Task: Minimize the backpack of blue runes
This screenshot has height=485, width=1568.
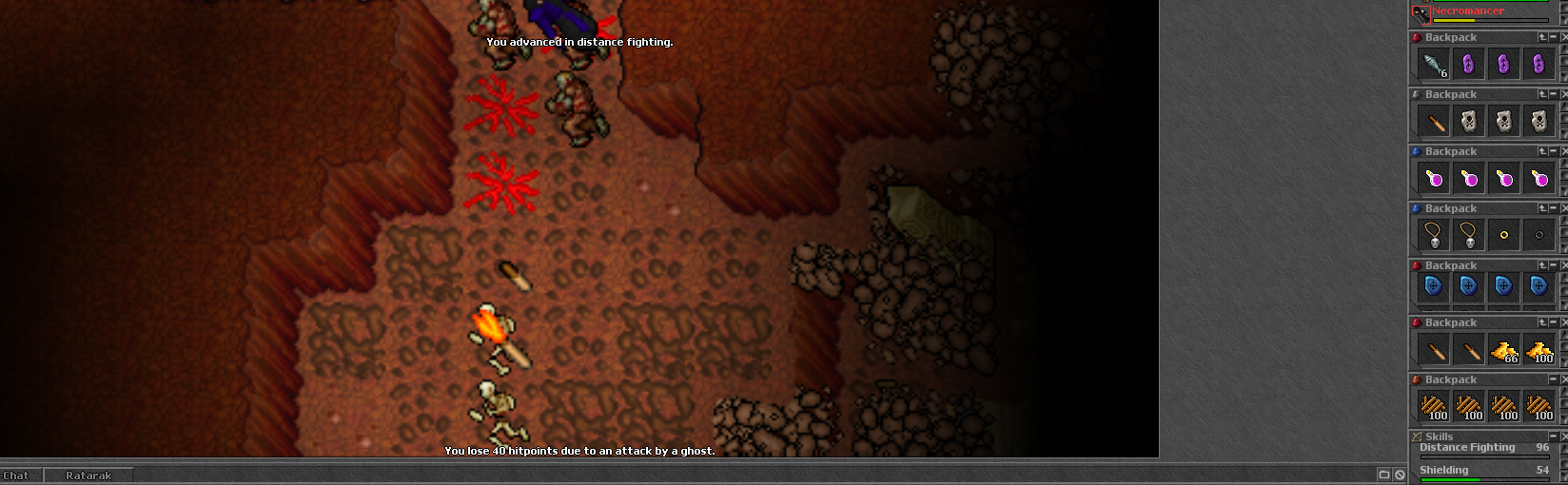Action: tap(1554, 265)
